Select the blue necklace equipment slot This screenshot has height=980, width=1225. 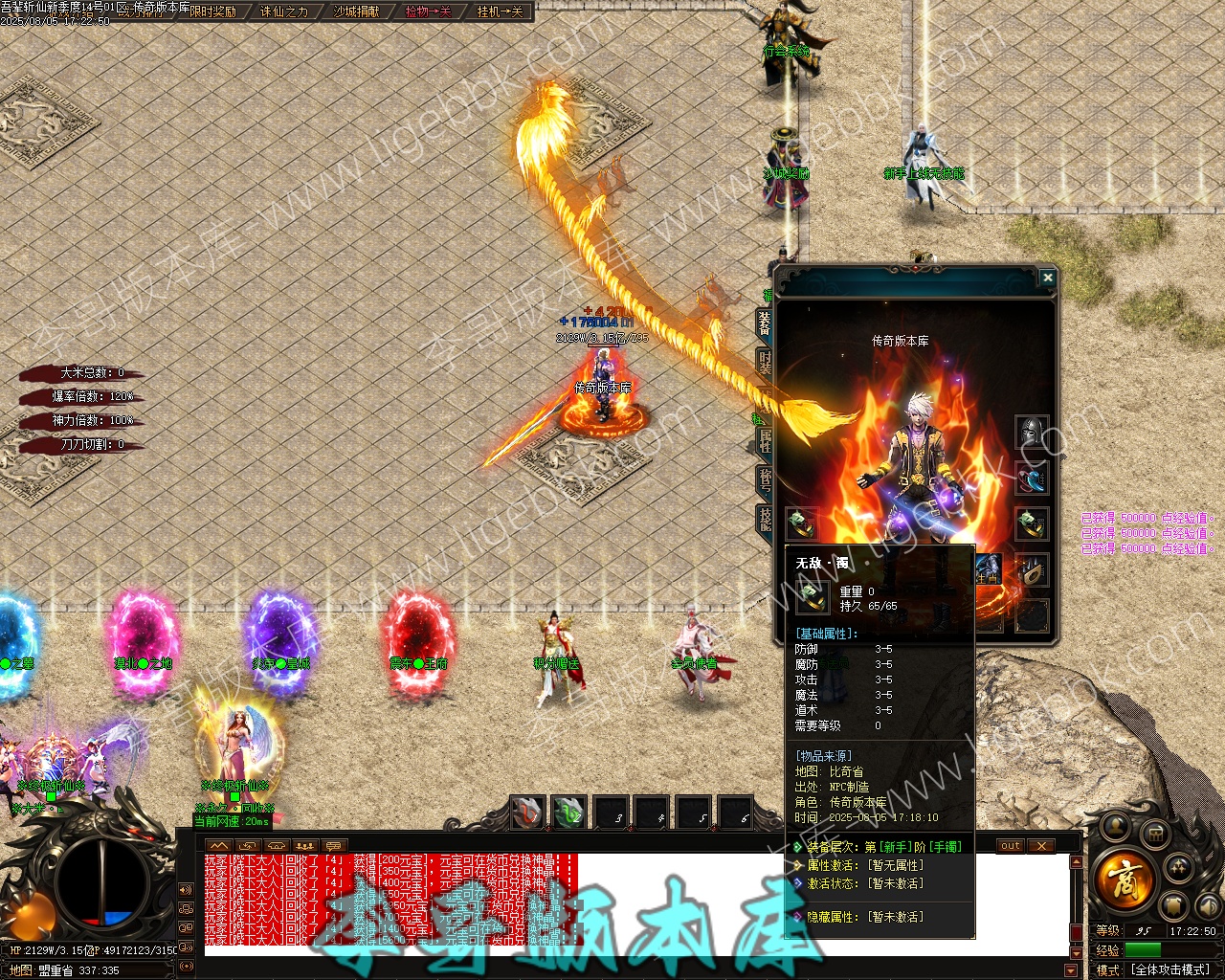point(1032,479)
